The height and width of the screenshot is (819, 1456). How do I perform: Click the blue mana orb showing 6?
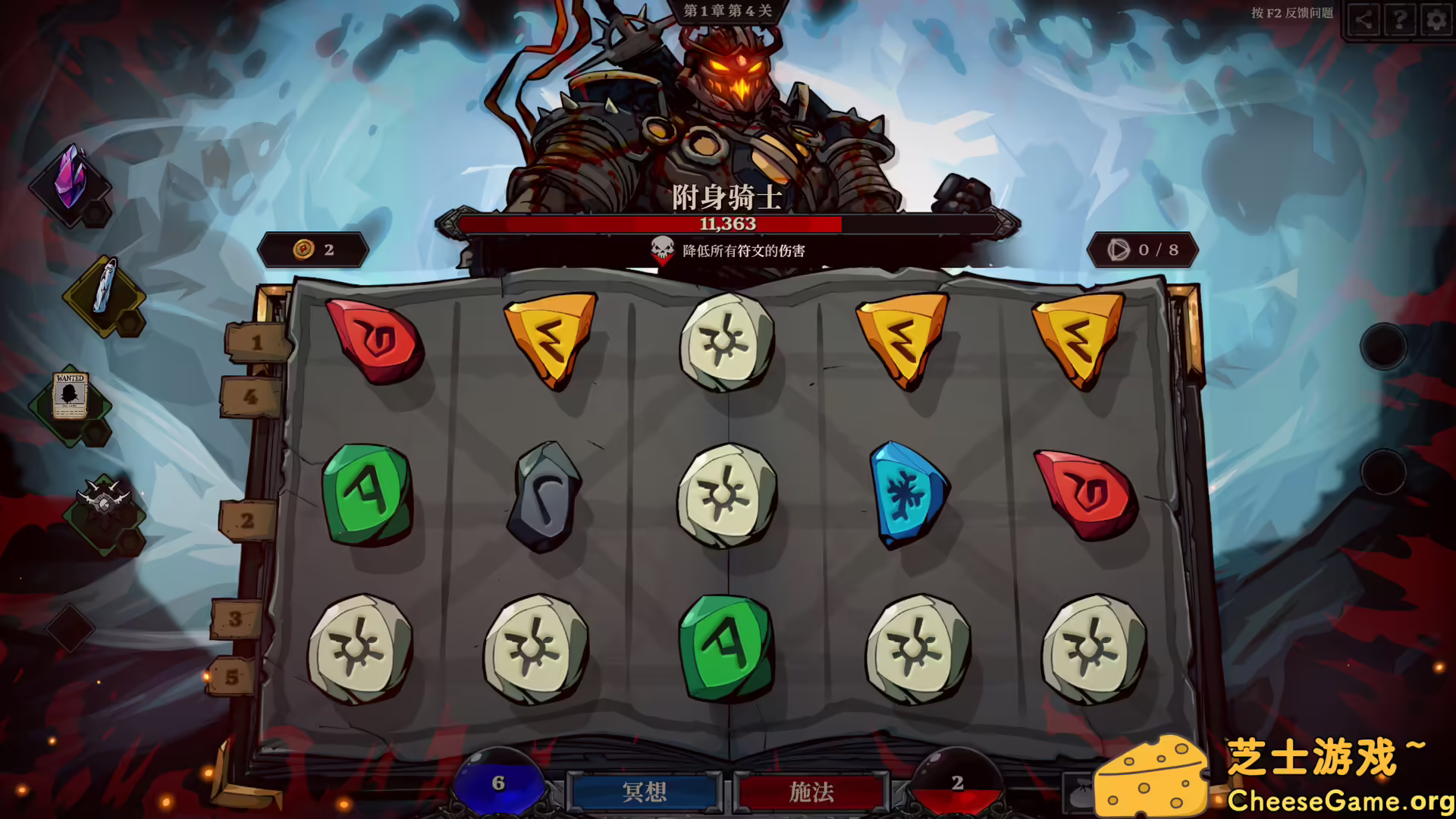[x=500, y=783]
